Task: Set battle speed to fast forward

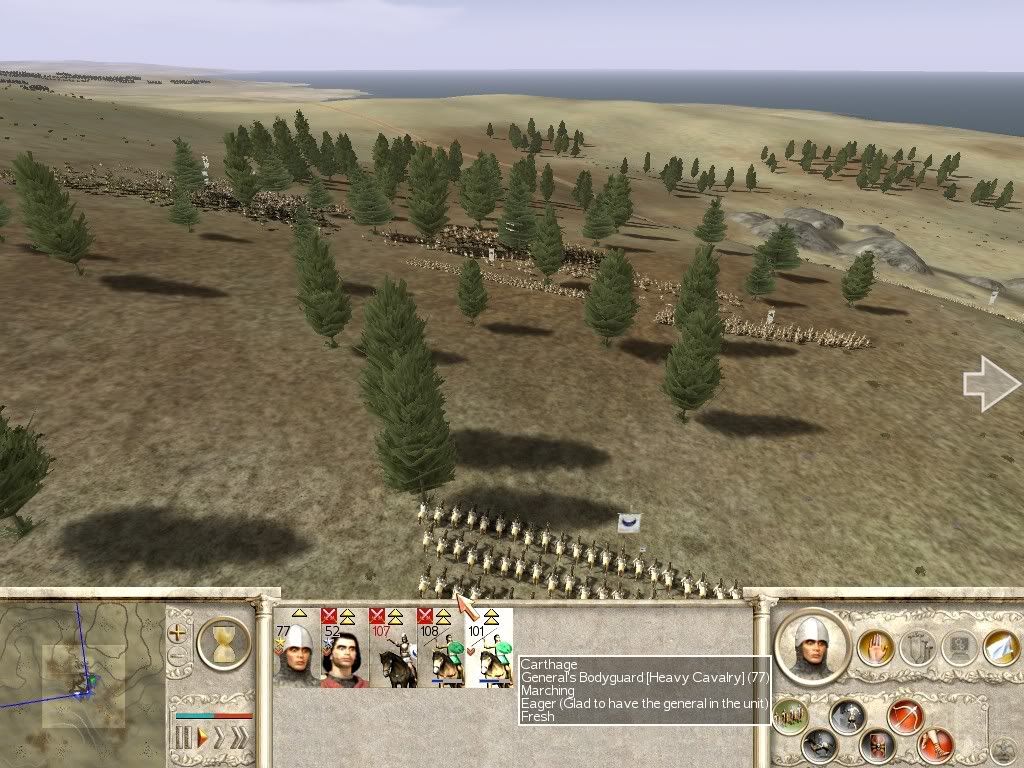Action: [x=217, y=738]
